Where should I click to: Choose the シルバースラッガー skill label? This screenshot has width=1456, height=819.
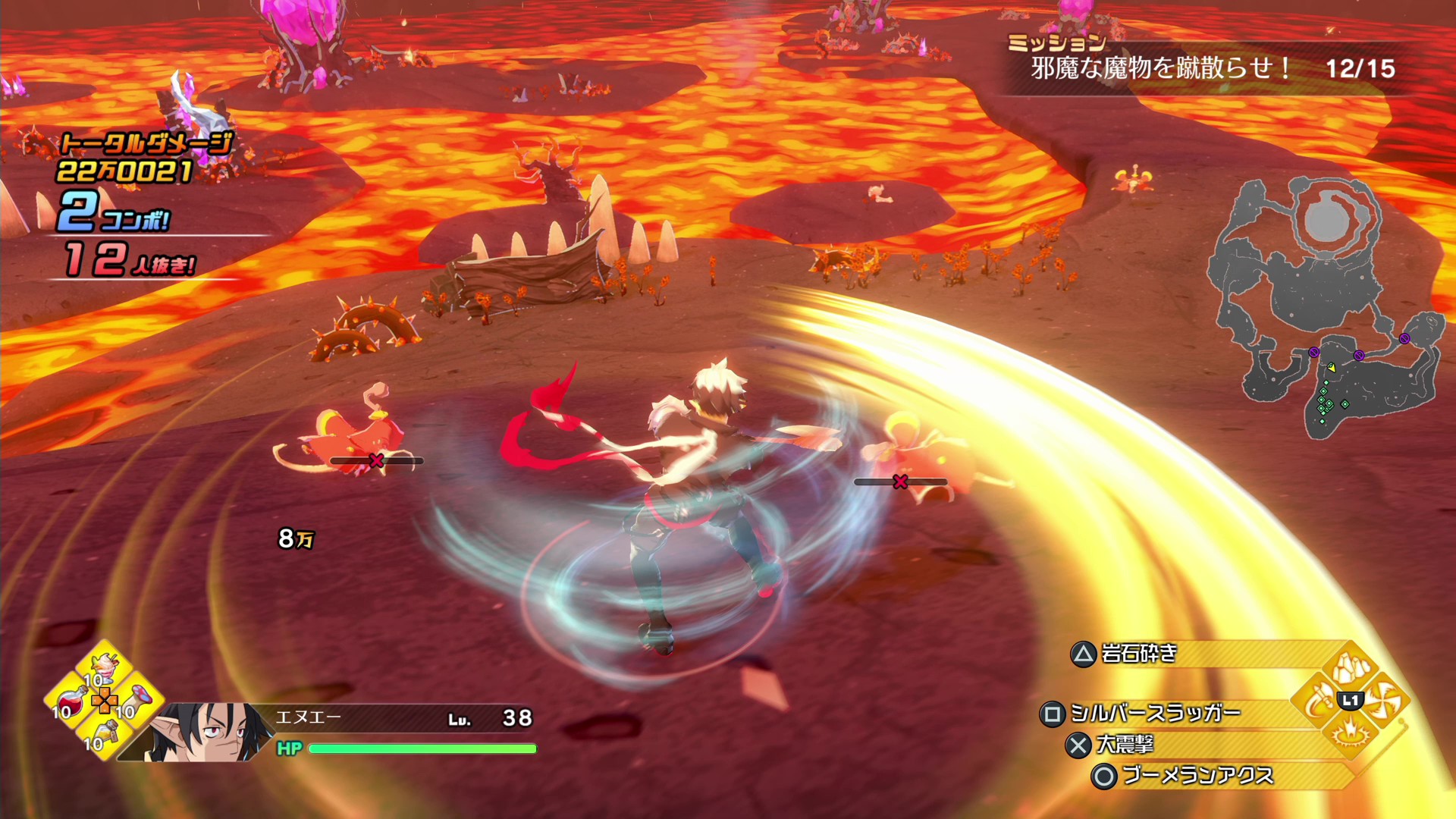pyautogui.click(x=1154, y=714)
